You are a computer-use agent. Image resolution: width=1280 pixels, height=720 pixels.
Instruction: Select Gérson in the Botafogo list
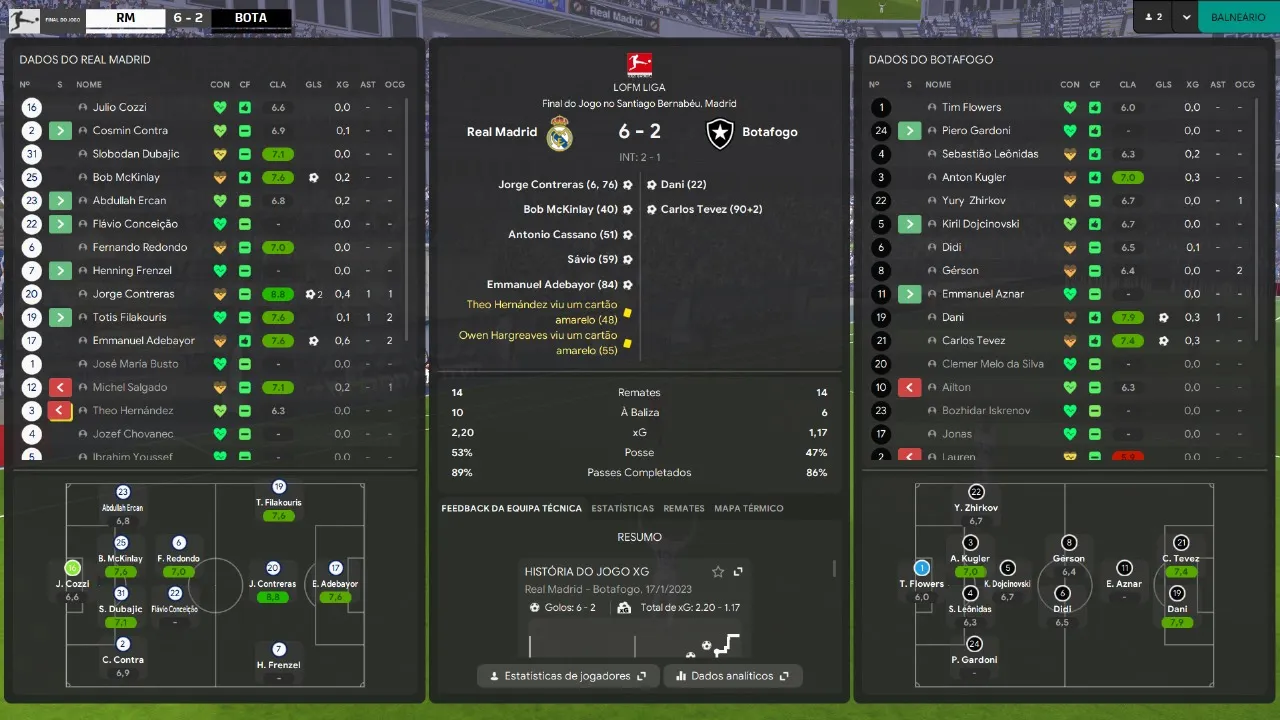tap(960, 271)
